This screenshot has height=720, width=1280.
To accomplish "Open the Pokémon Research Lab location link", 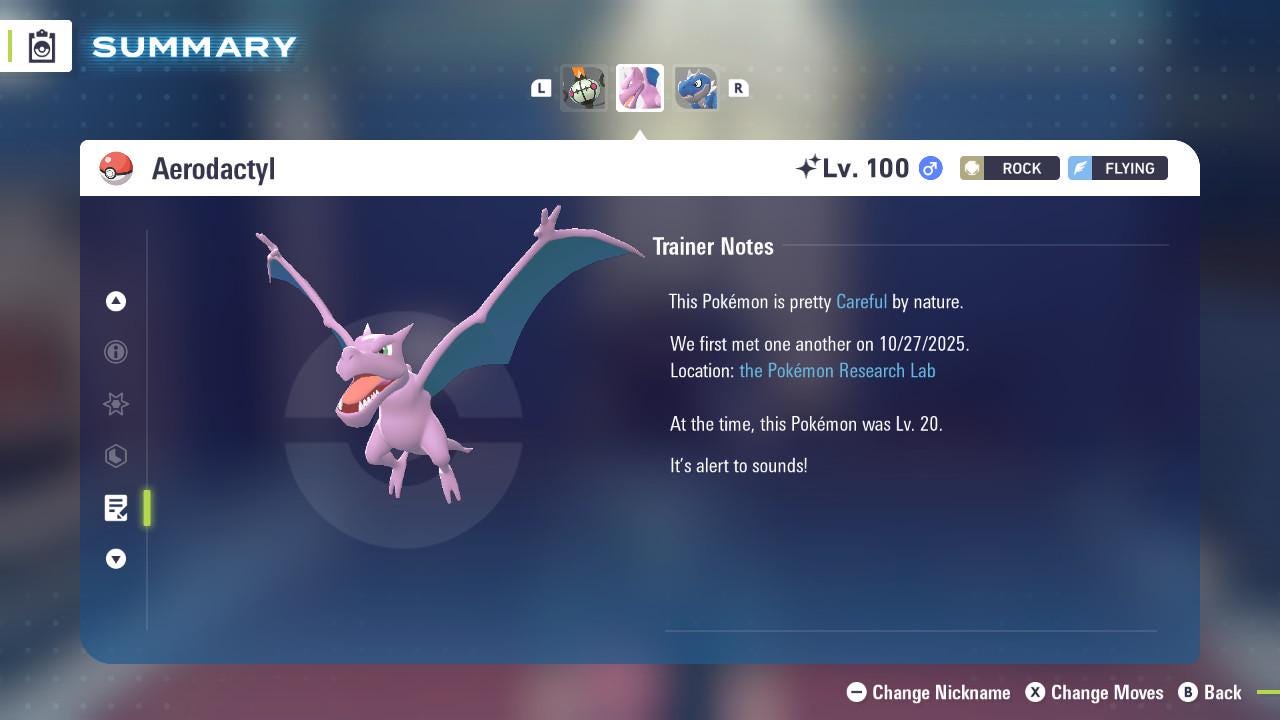I will [837, 370].
